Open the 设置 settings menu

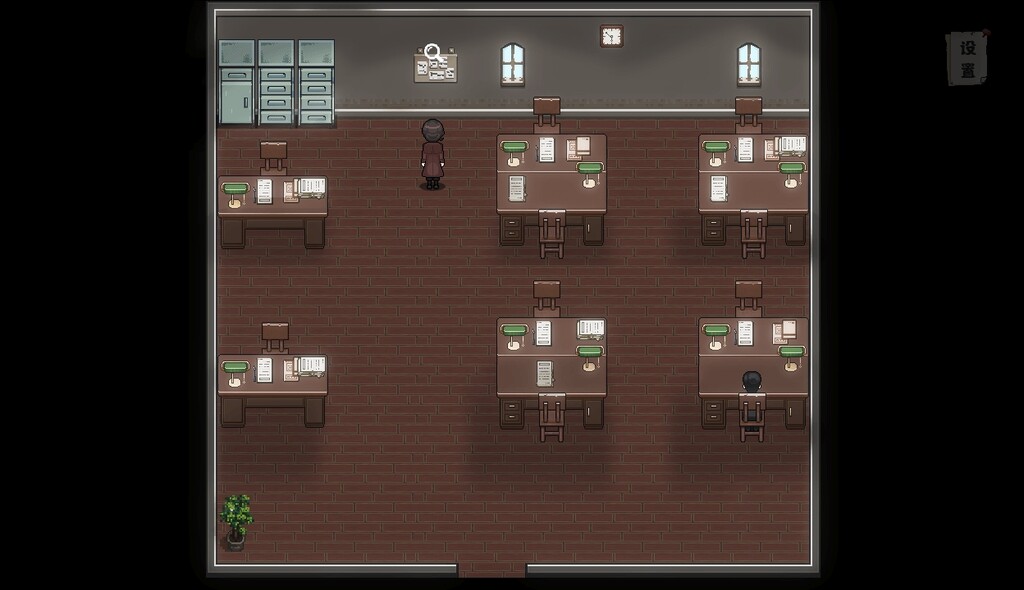967,59
